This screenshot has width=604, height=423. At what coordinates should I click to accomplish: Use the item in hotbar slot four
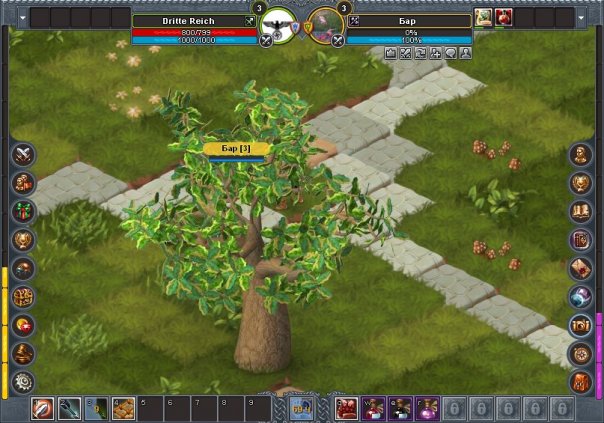tap(123, 408)
